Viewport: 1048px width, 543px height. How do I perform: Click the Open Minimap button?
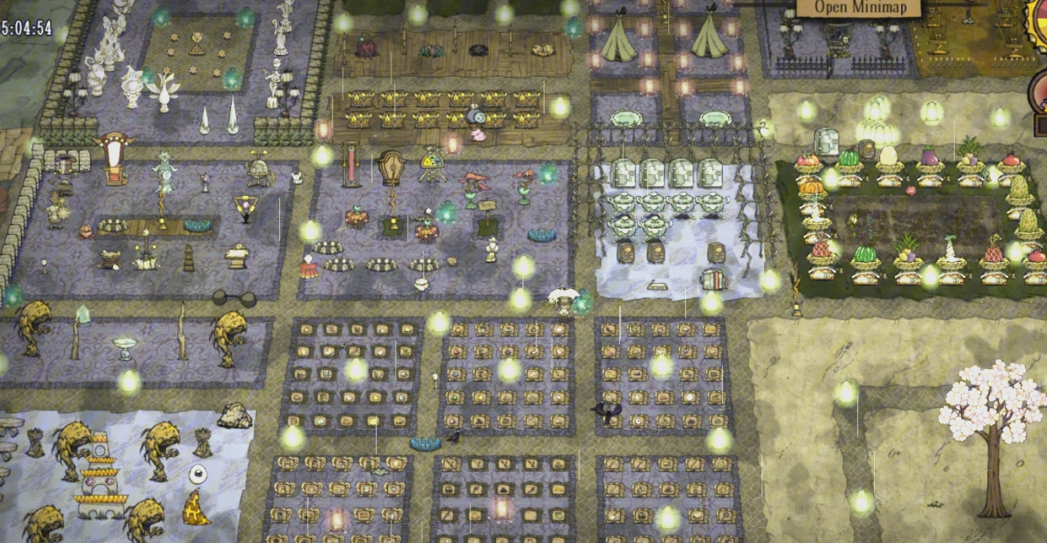tap(858, 6)
